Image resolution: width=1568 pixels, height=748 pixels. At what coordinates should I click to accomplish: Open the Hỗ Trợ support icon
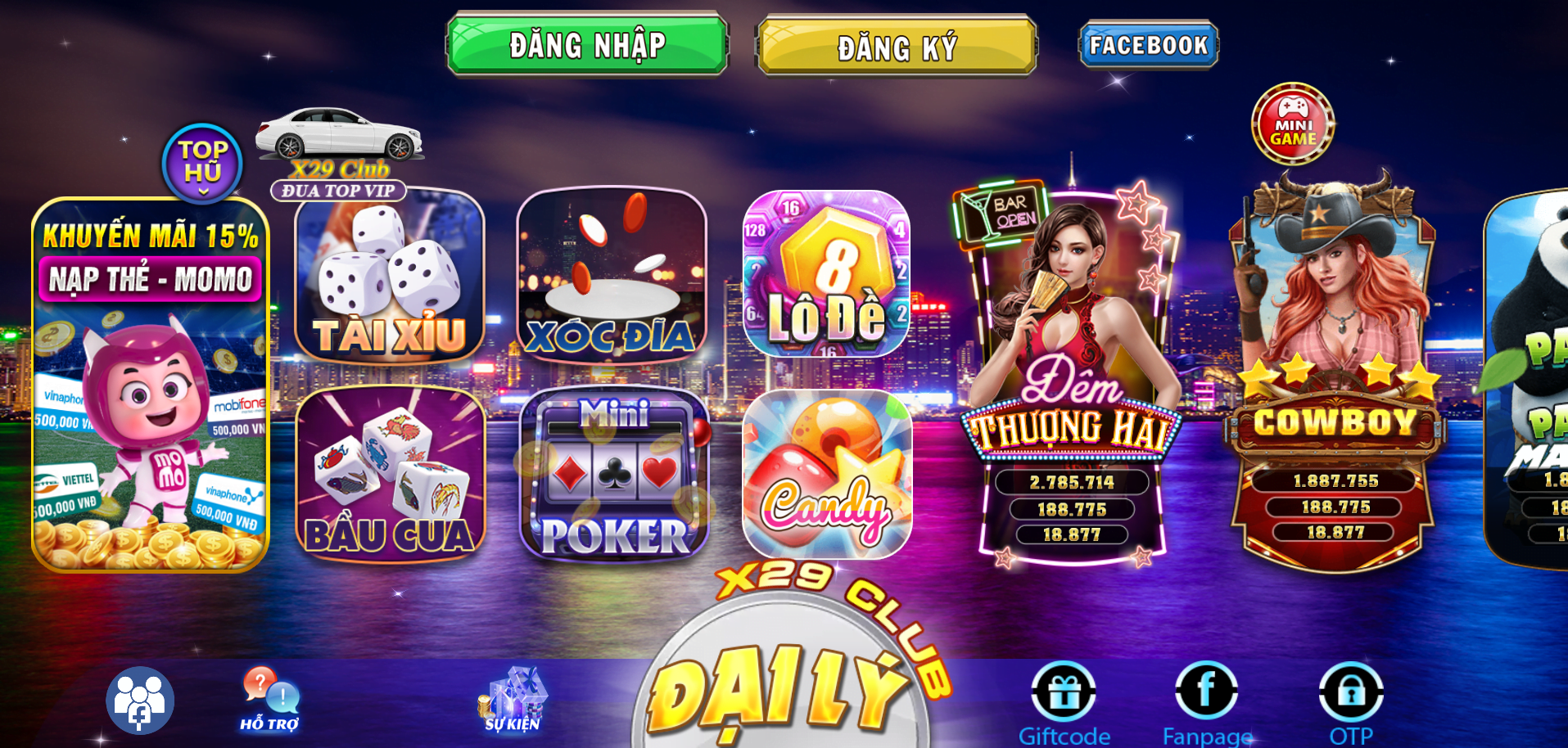point(270,700)
